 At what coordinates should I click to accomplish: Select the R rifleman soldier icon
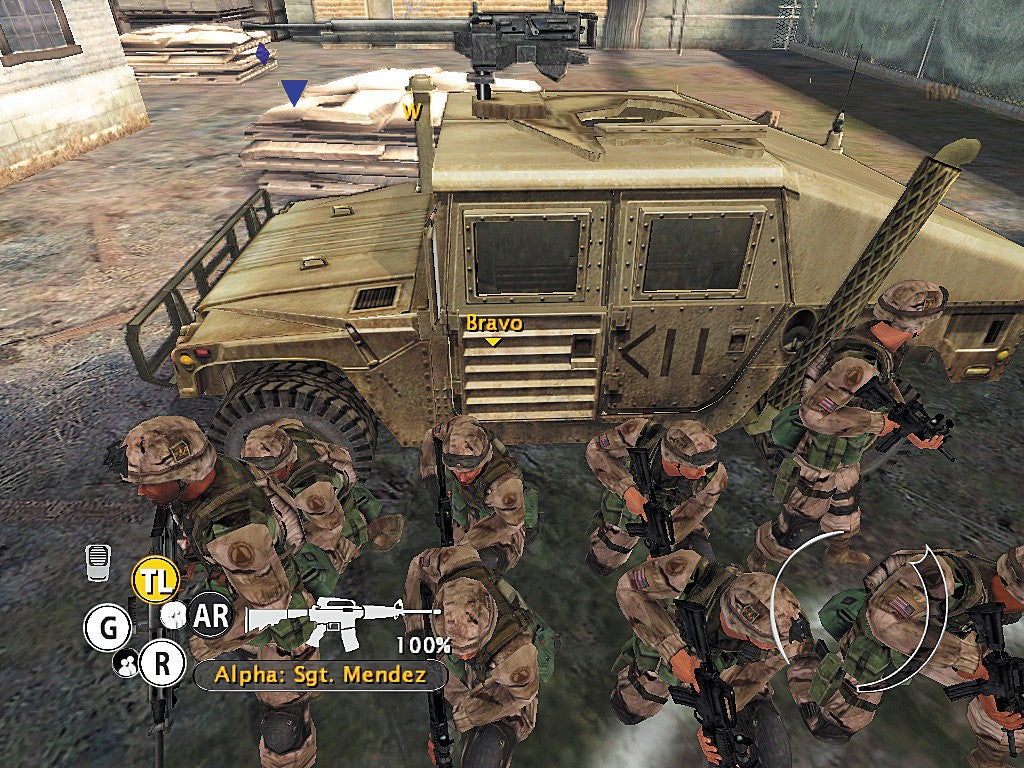pos(162,661)
